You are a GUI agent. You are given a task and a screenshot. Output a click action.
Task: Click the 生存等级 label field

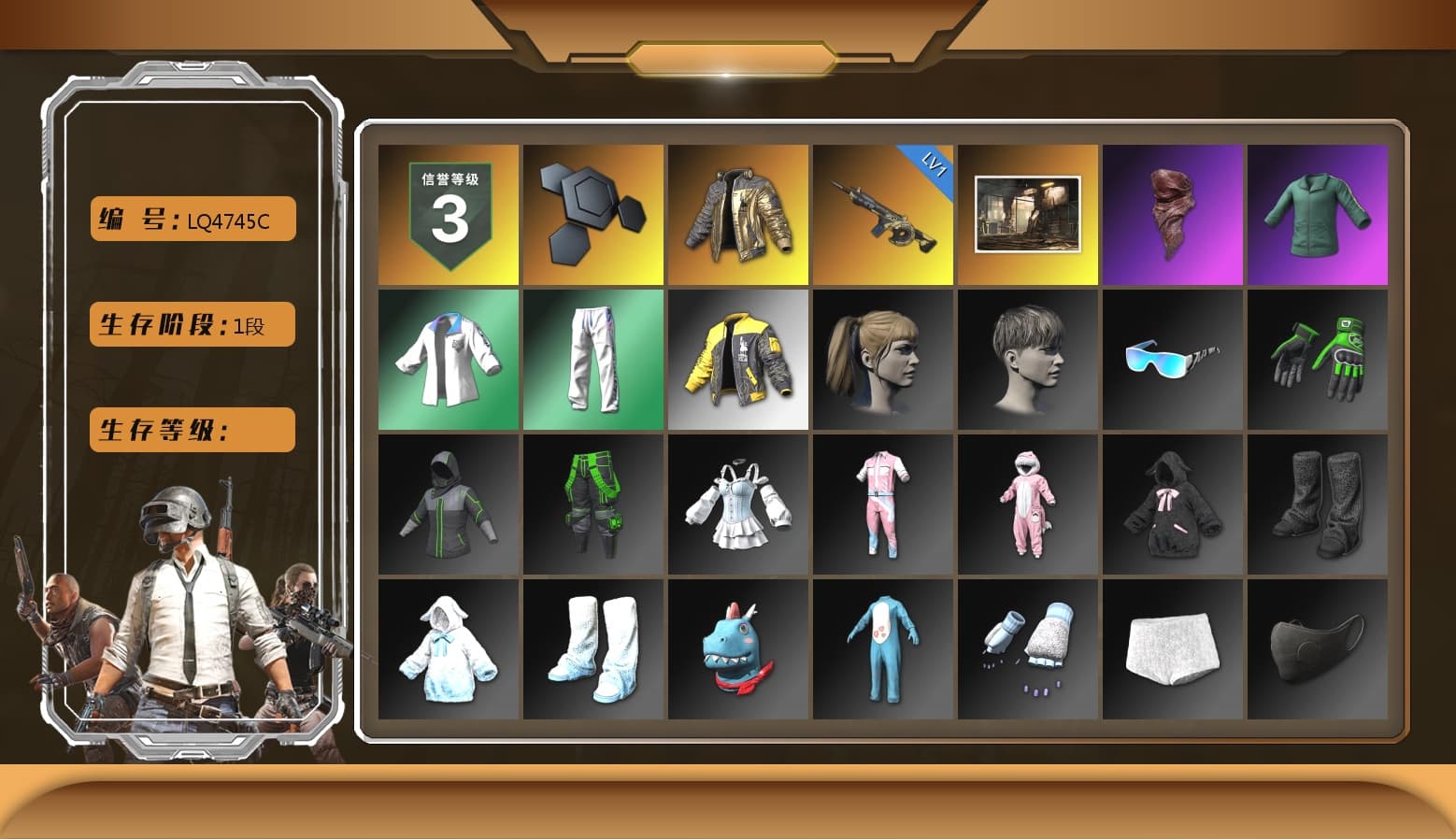pyautogui.click(x=191, y=430)
